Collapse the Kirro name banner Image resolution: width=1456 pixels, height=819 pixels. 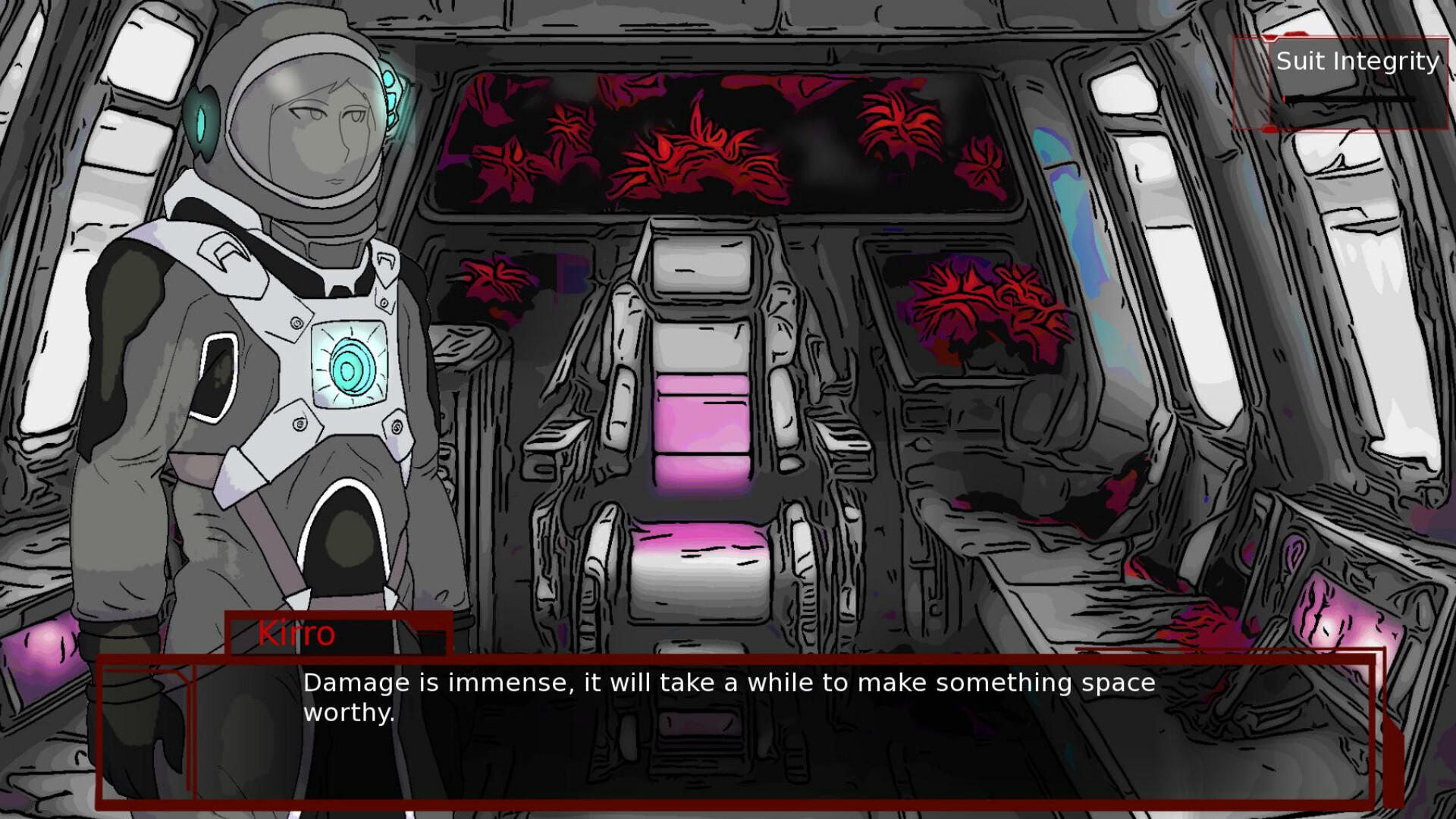pos(337,635)
